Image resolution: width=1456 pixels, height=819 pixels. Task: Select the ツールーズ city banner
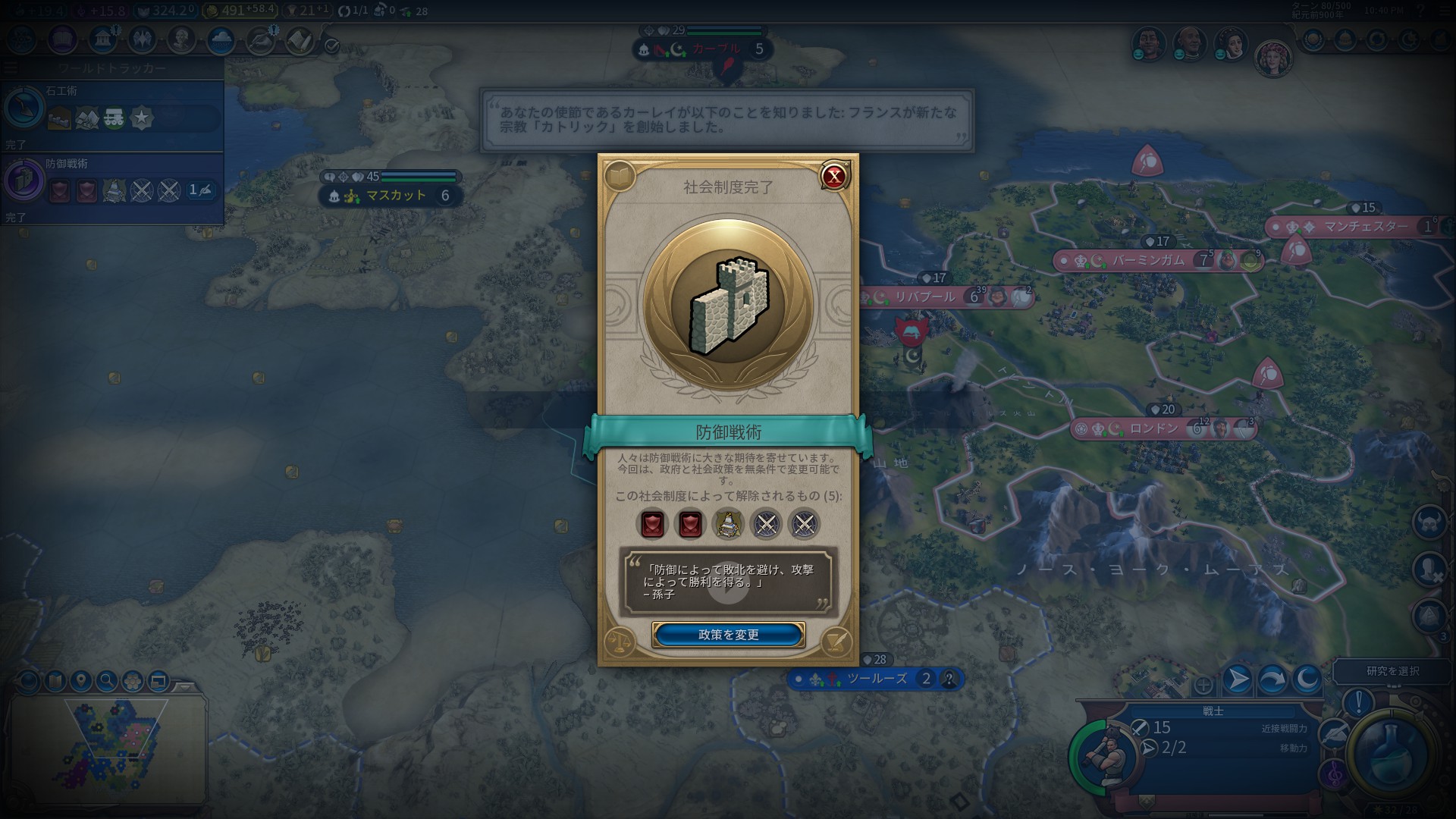tap(877, 679)
